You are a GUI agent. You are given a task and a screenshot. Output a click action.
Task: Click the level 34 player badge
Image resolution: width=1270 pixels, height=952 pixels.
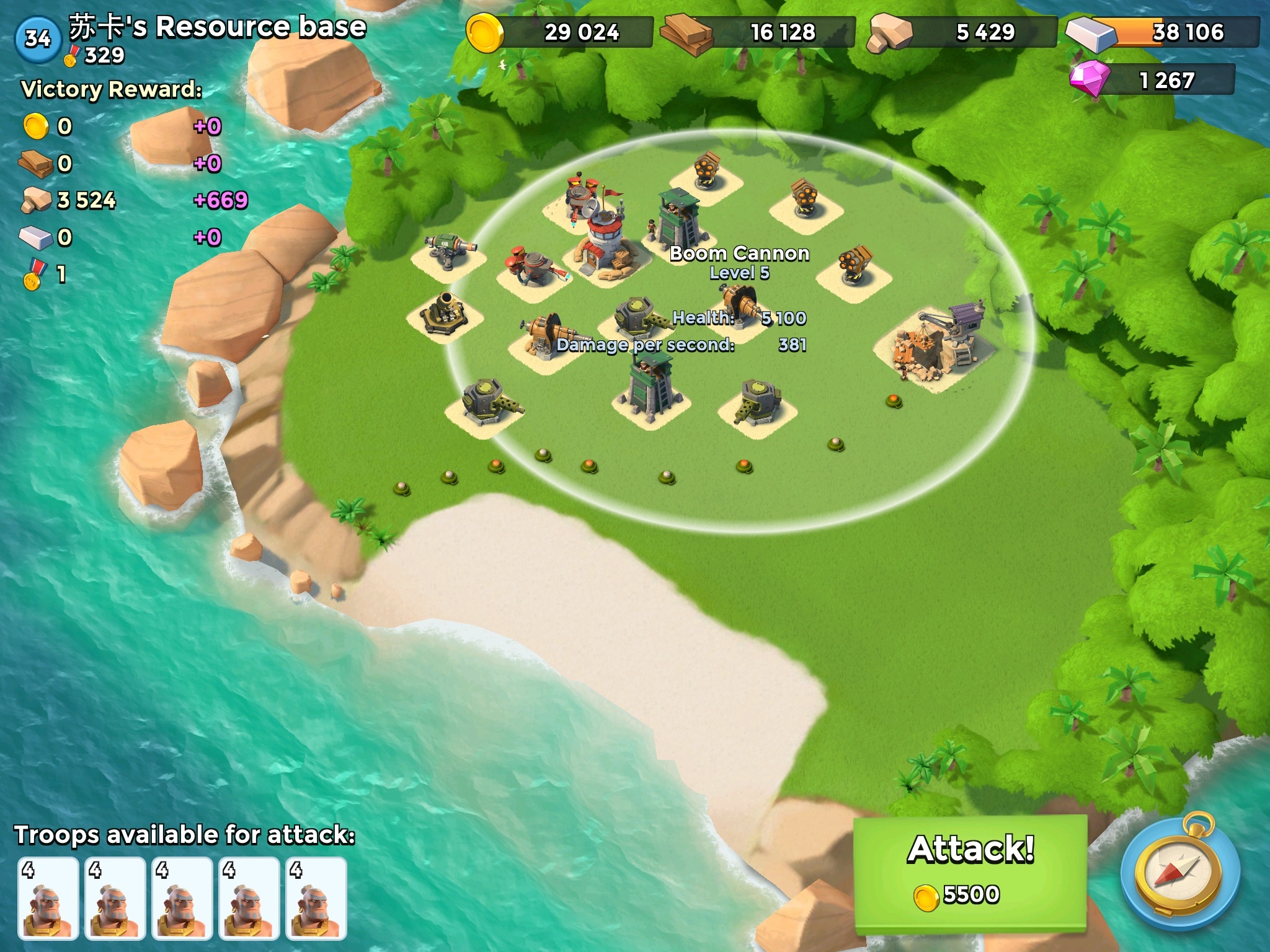click(x=37, y=38)
